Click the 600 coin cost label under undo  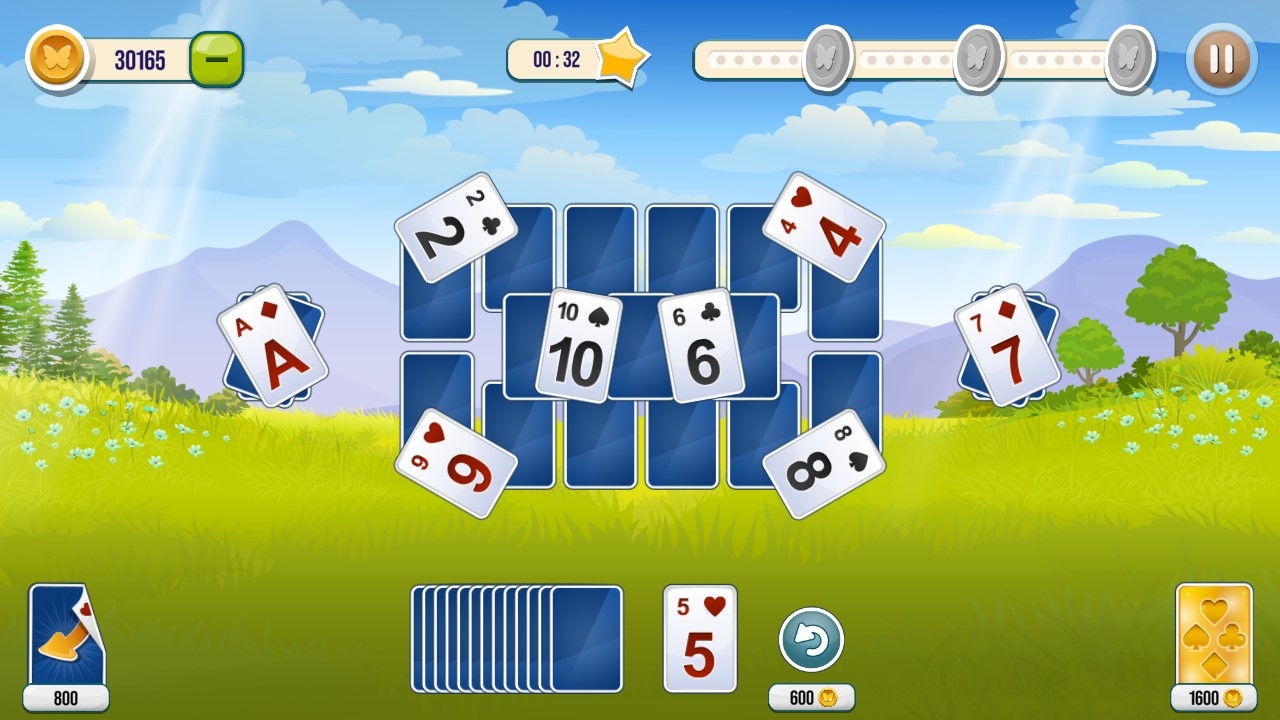click(x=811, y=698)
